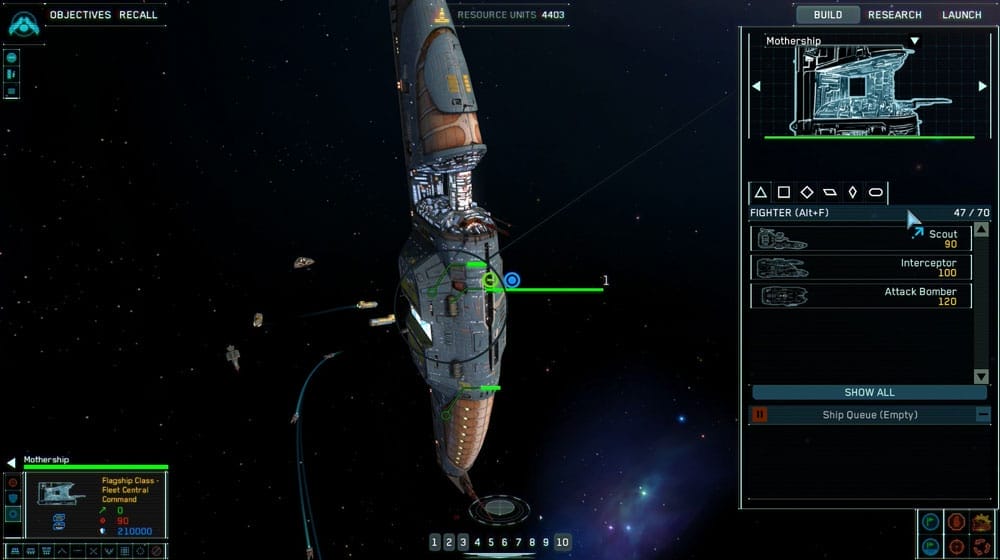Open the Mothership selection dropdown
Screen dimensions: 1000x560
pos(913,41)
